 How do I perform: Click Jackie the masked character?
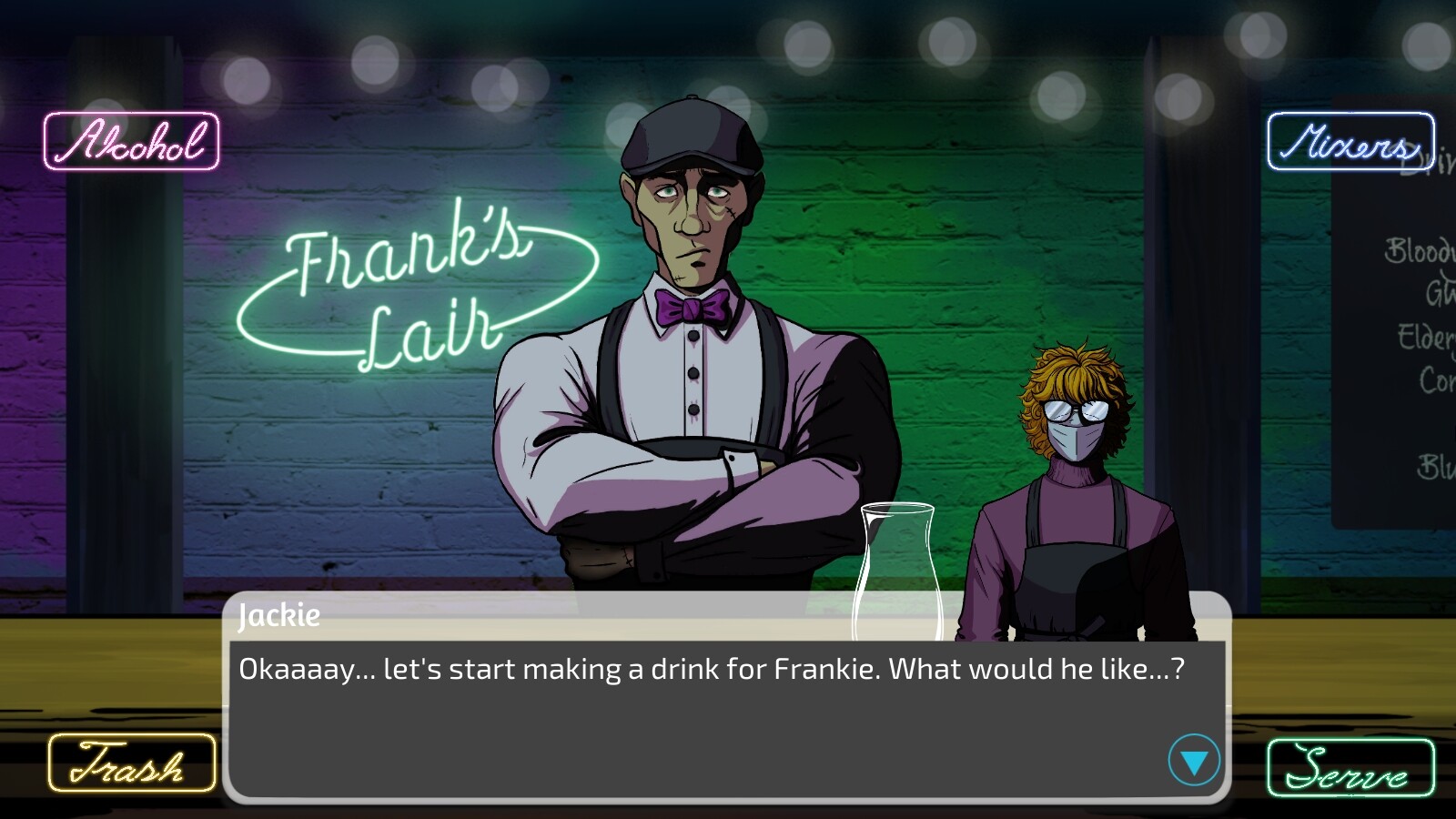[x=1074, y=482]
